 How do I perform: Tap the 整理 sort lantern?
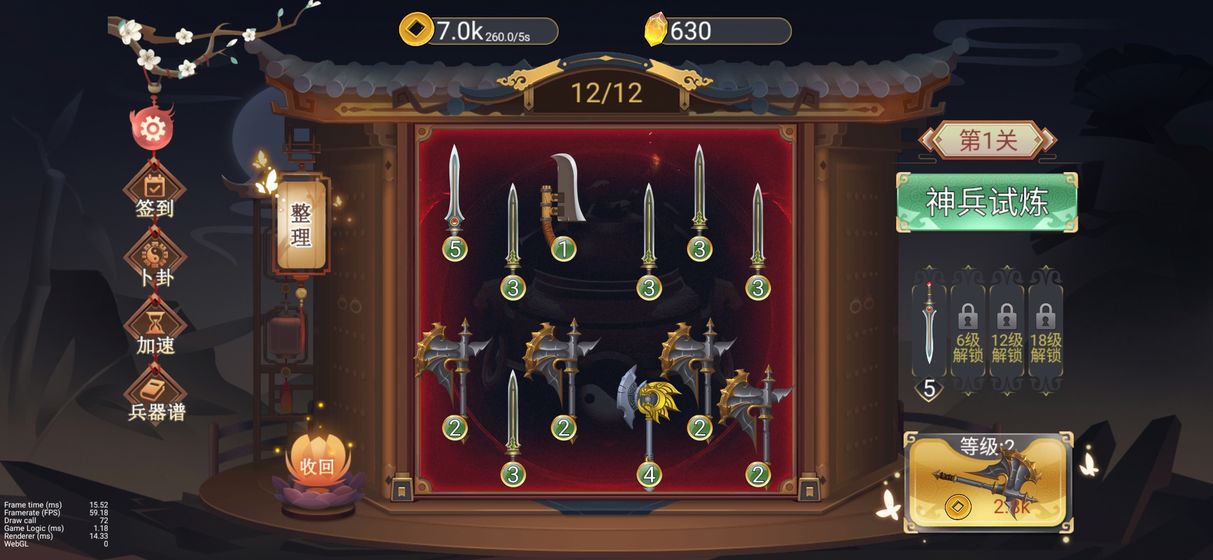[x=301, y=225]
